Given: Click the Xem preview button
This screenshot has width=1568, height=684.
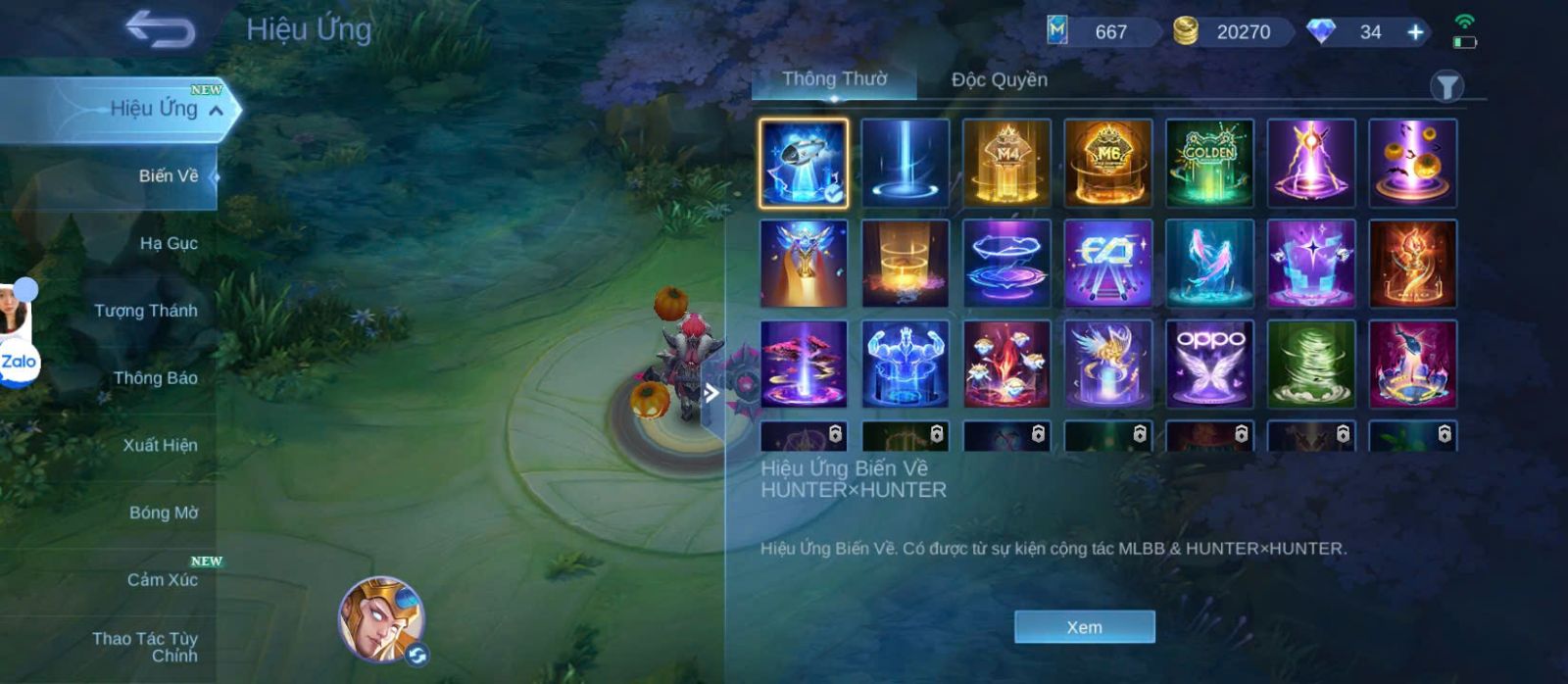Looking at the screenshot, I should tap(1084, 627).
